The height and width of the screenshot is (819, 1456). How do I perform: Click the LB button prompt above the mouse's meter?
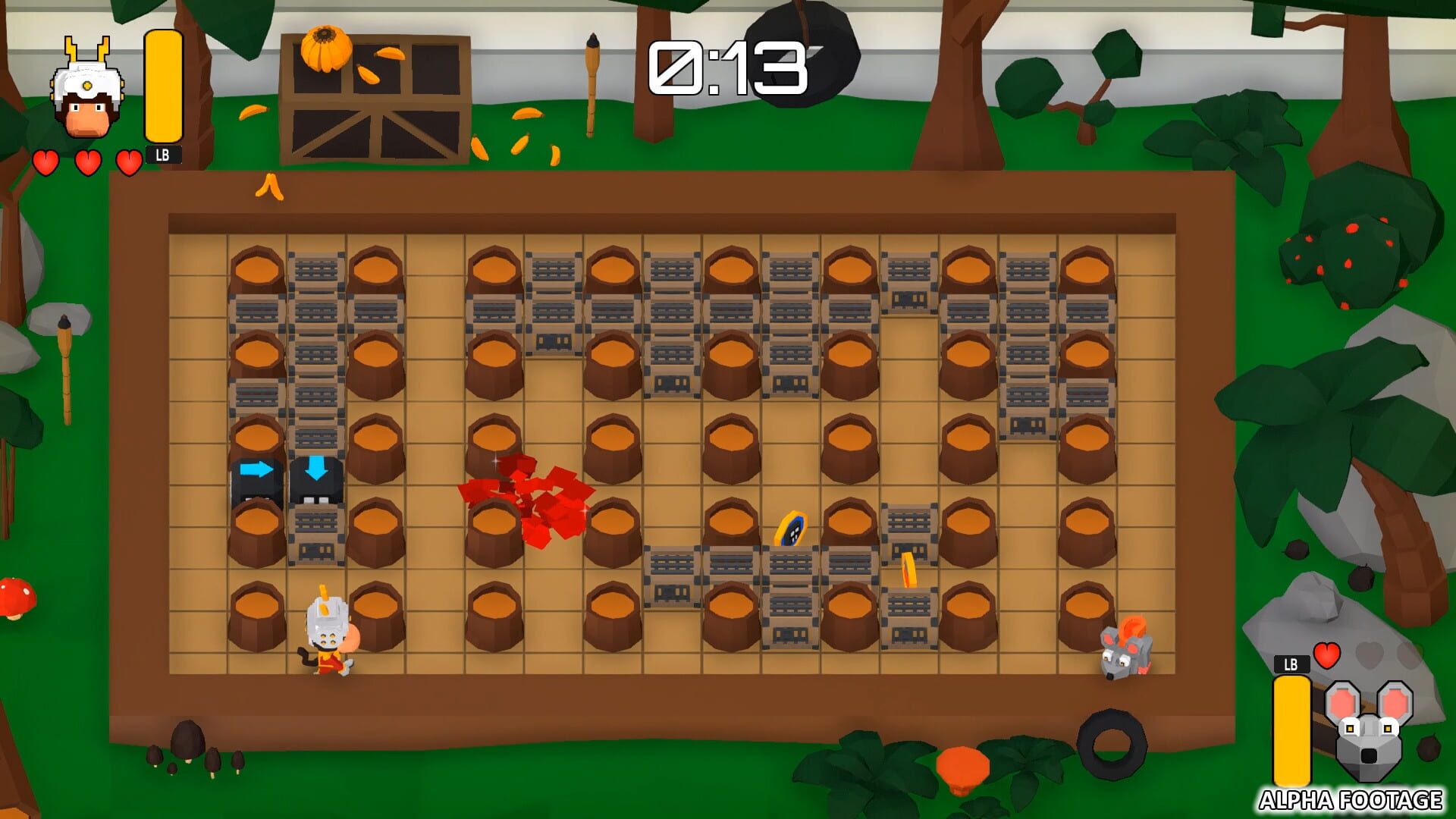1292,664
